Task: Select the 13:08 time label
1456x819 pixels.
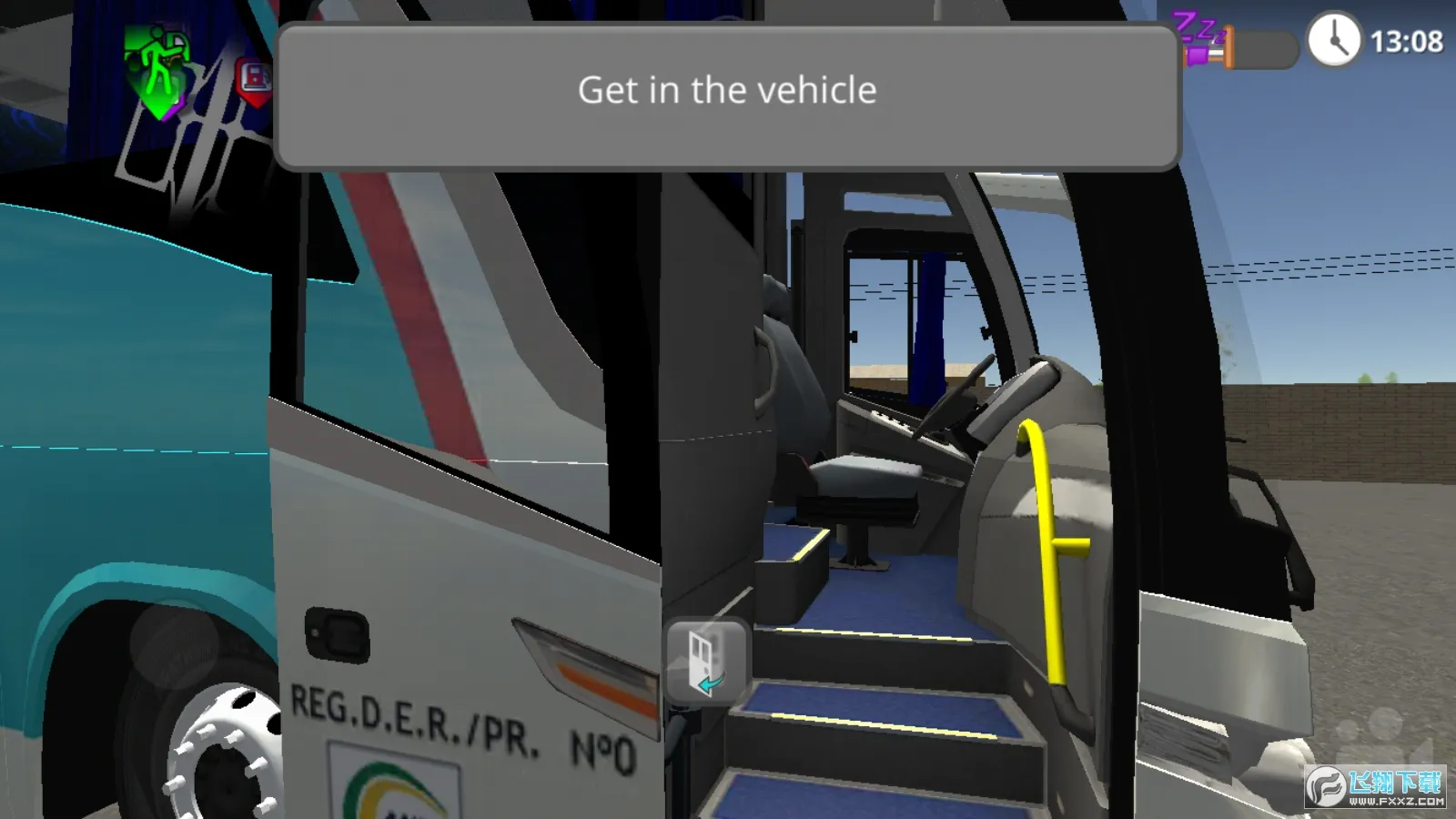Action: tap(1409, 41)
